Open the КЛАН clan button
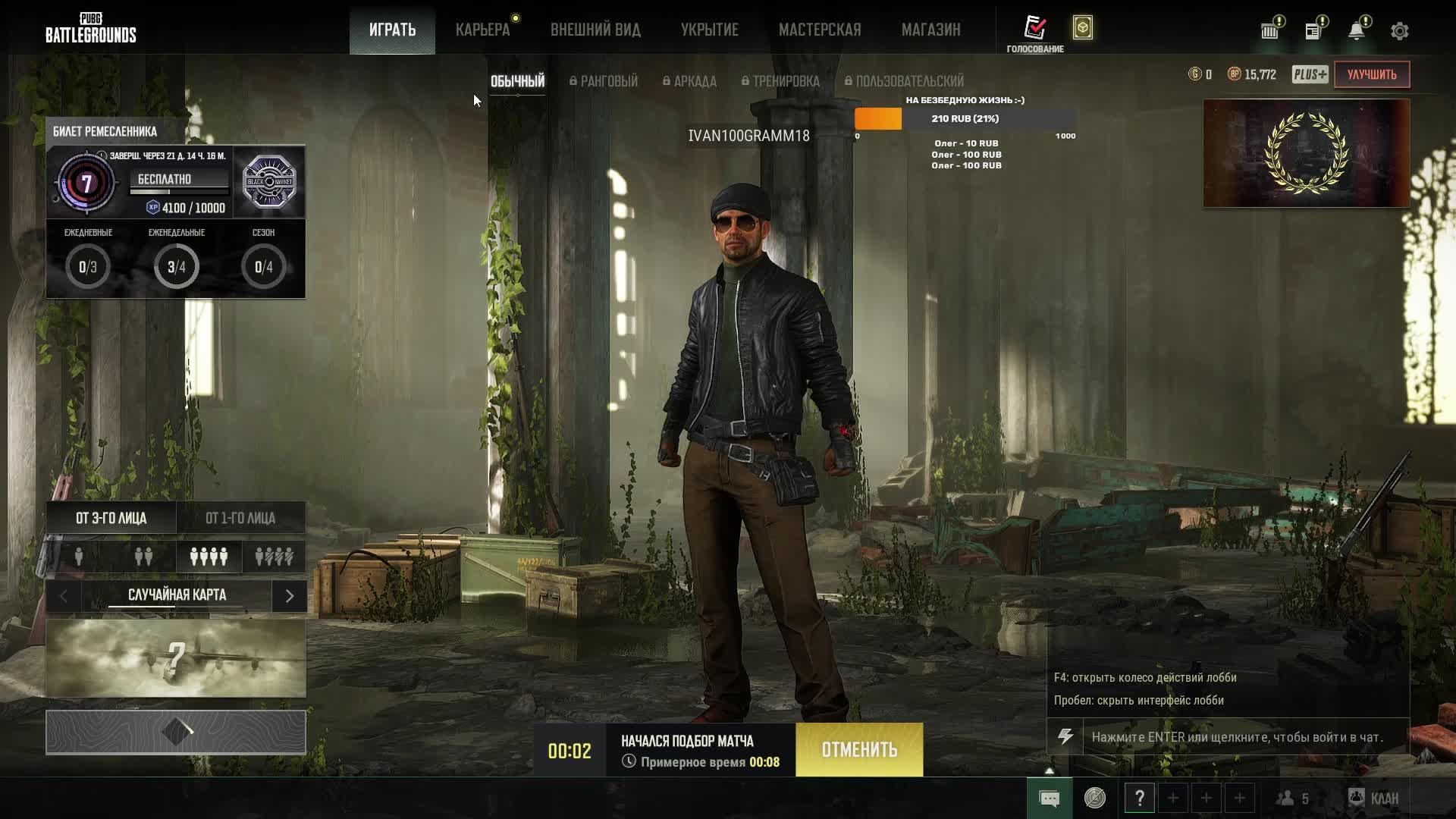The width and height of the screenshot is (1456, 819). (x=1374, y=799)
